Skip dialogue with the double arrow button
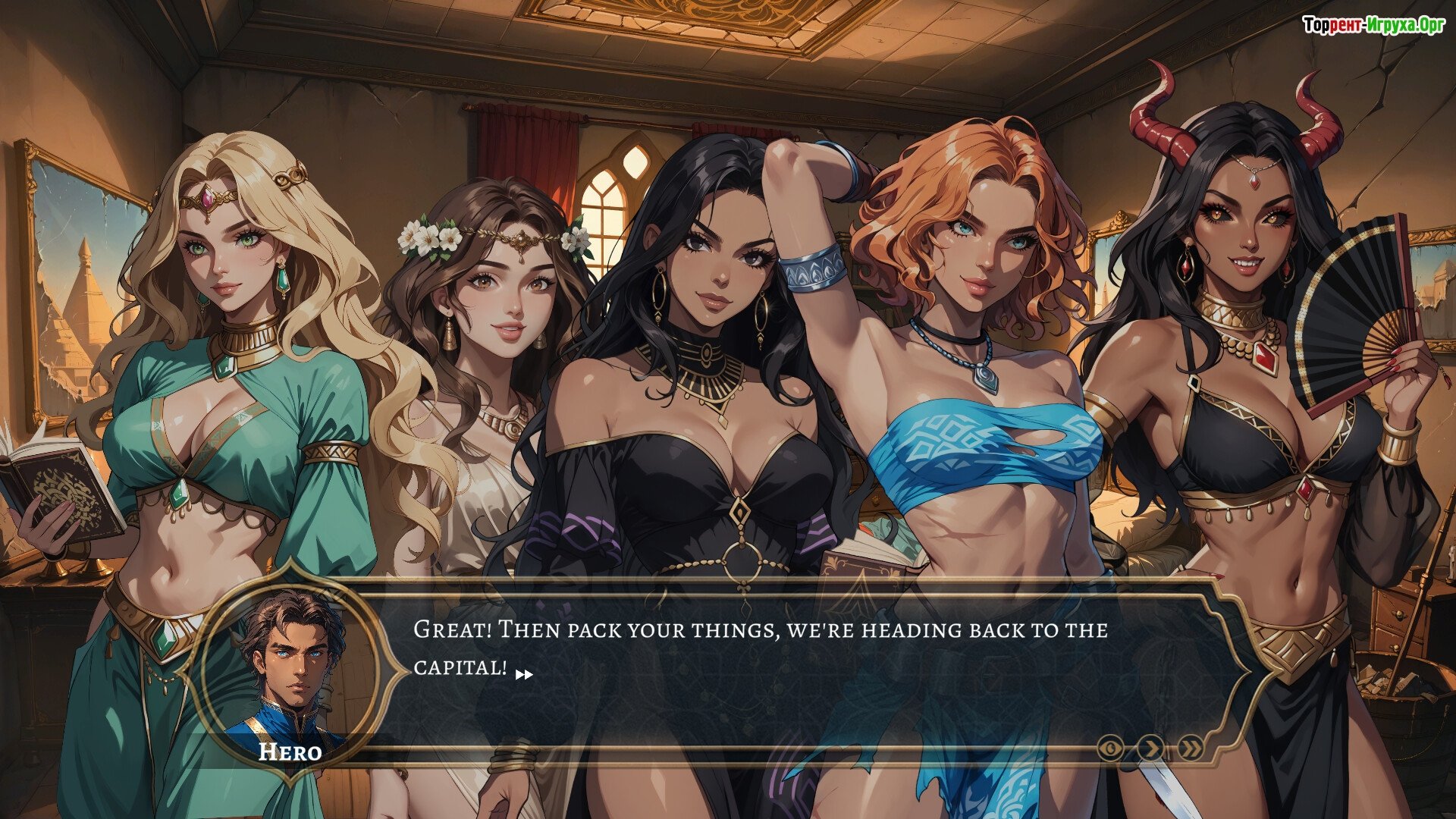The image size is (1456, 819). tap(1191, 748)
